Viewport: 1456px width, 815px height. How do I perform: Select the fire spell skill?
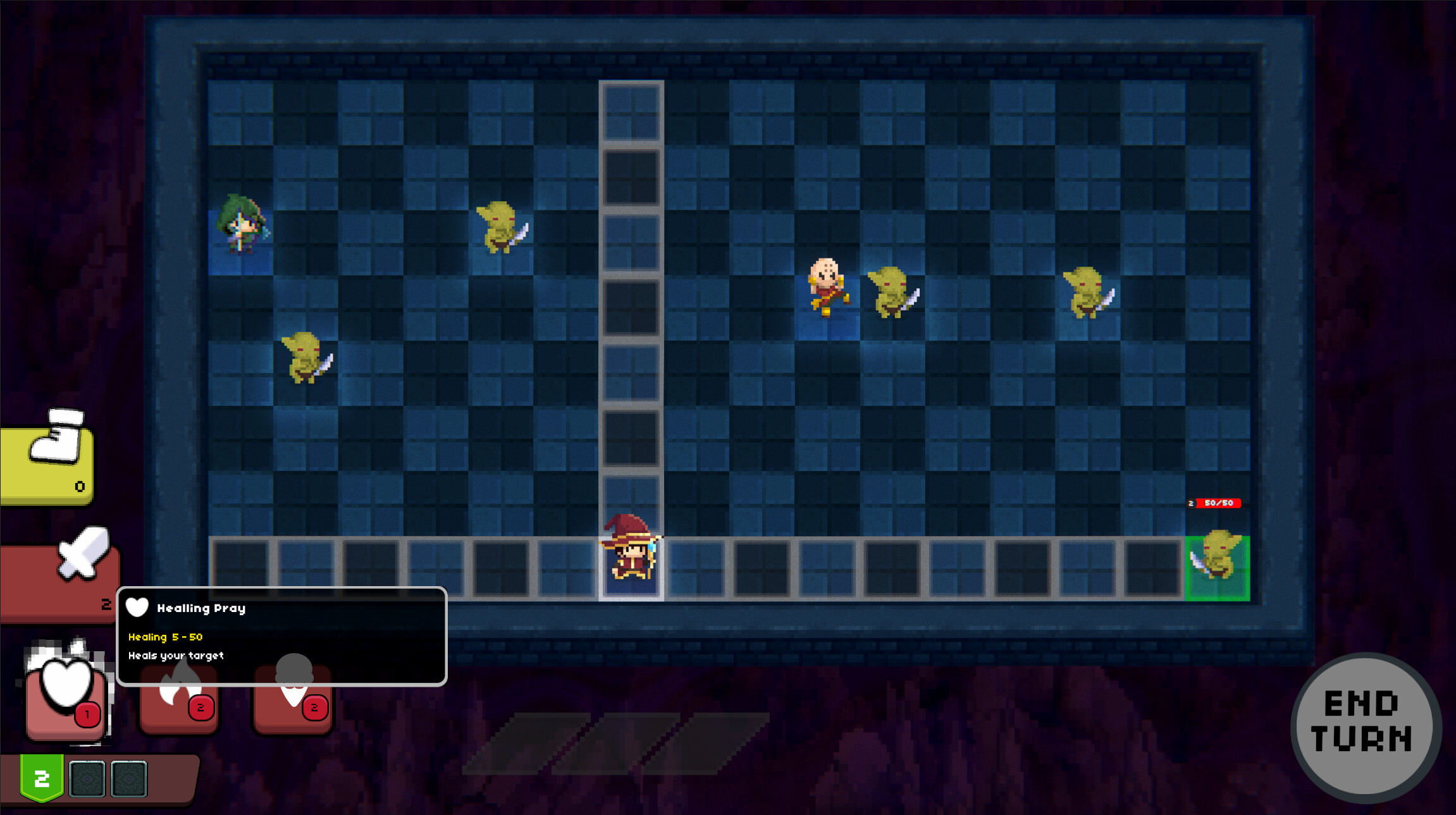tap(178, 699)
